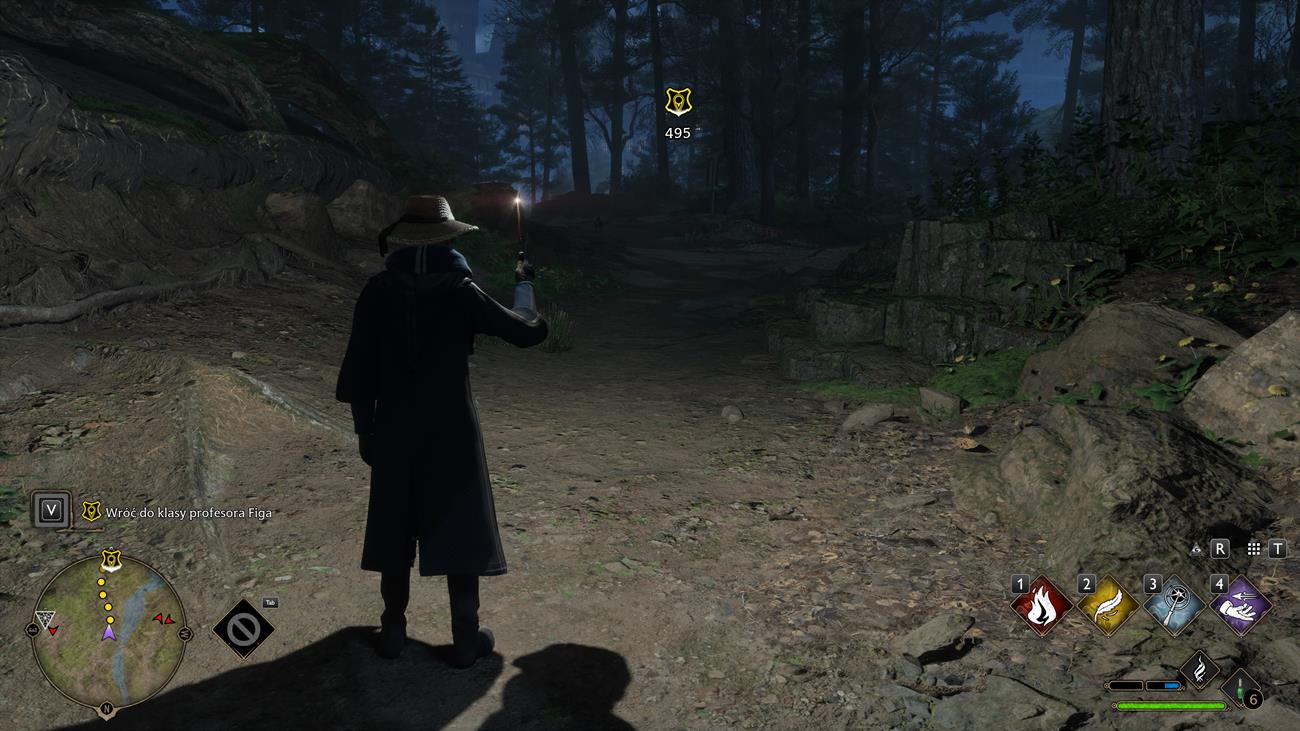Image resolution: width=1300 pixels, height=731 pixels.
Task: Open the circular minimap
Action: pos(108,631)
